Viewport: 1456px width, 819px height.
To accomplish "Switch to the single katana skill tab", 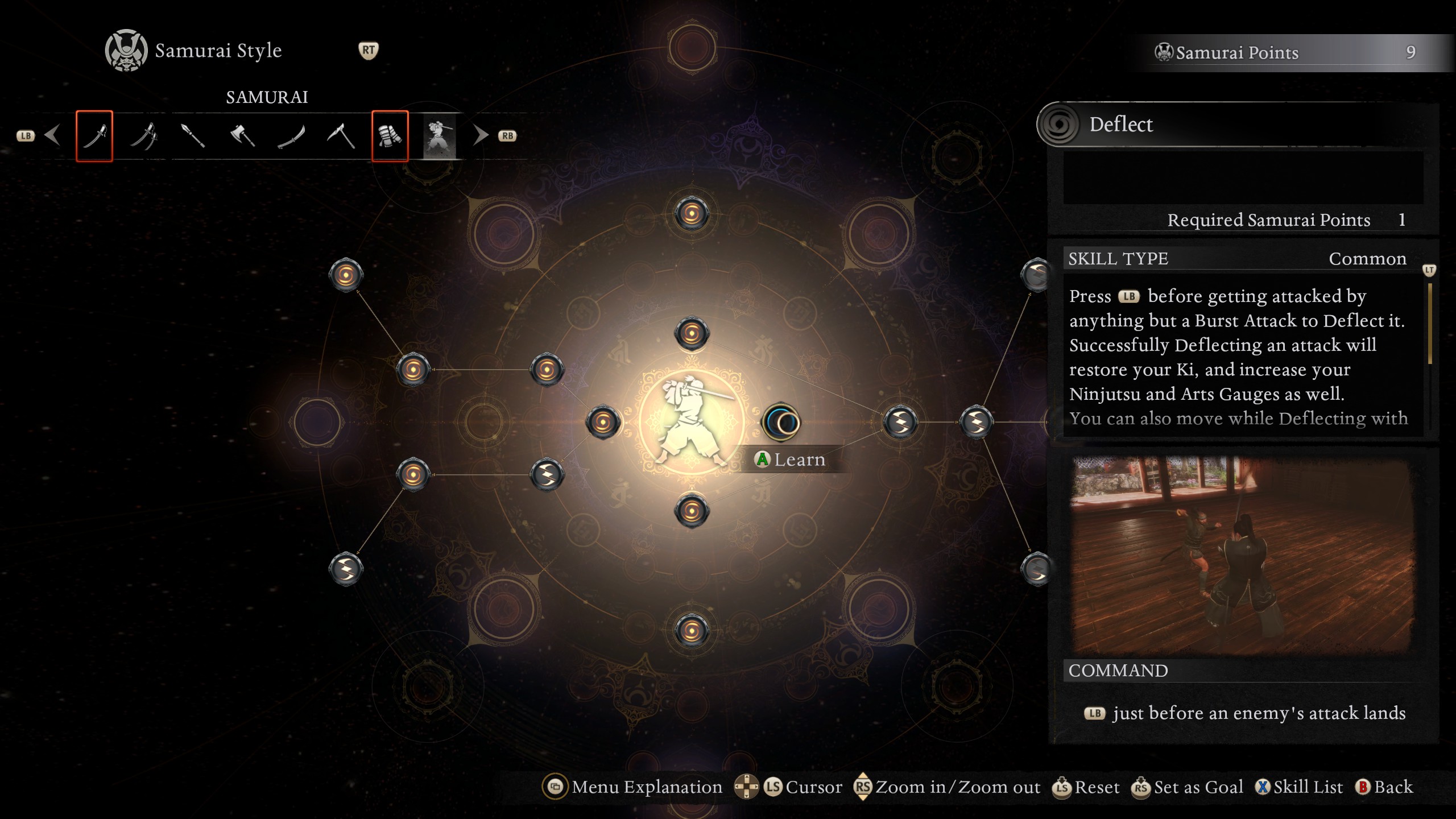I will [x=94, y=136].
